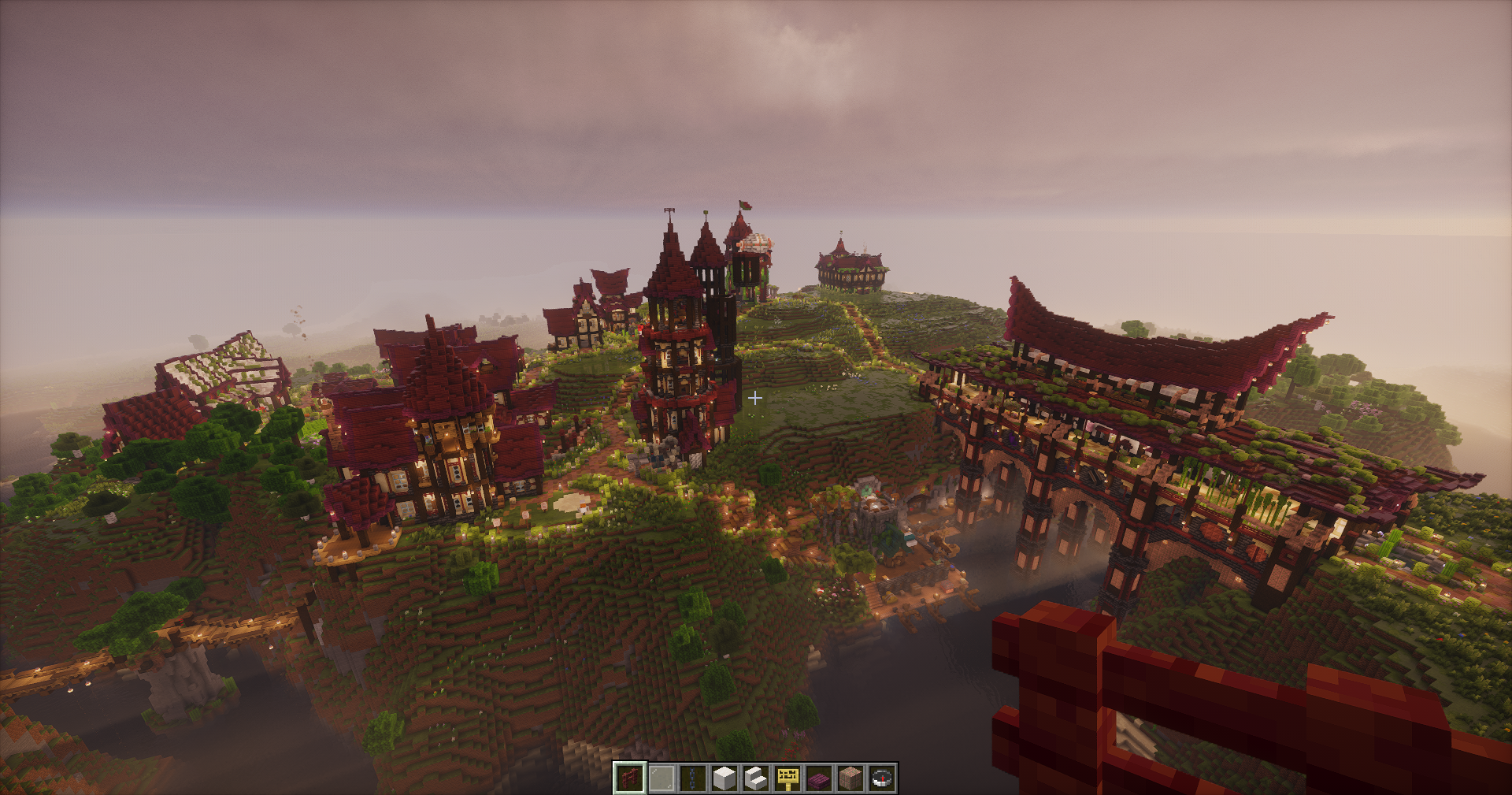Select the white full block slot
Viewport: 1512px width, 795px height.
[724, 778]
